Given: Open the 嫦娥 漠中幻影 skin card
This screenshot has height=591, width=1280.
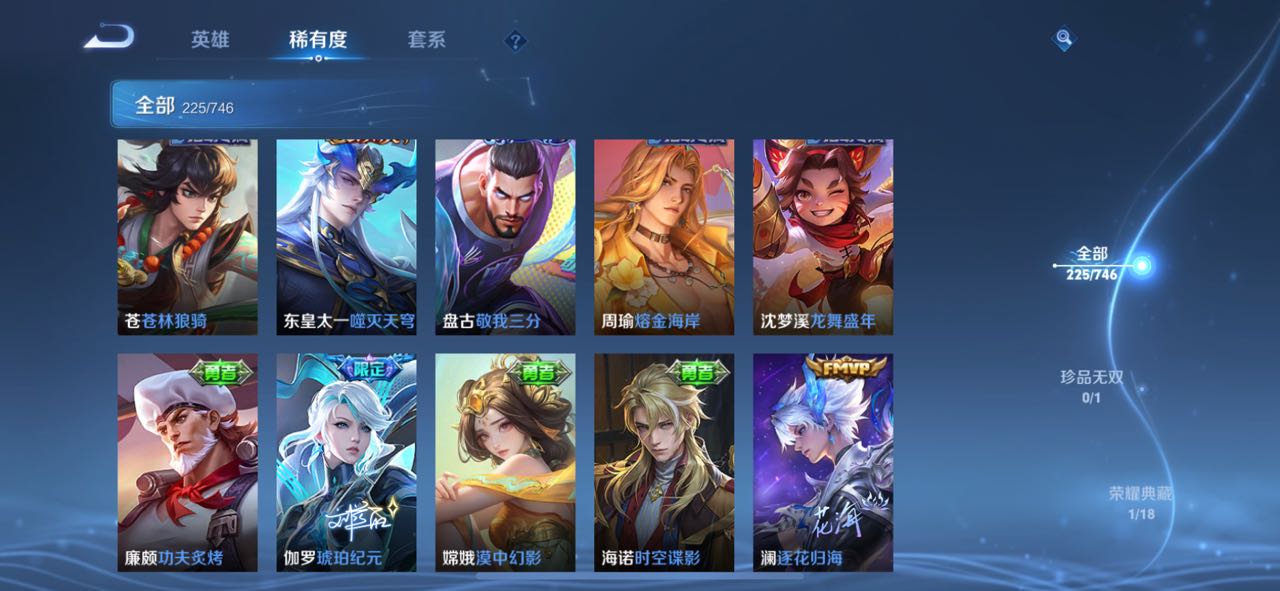Looking at the screenshot, I should point(505,462).
